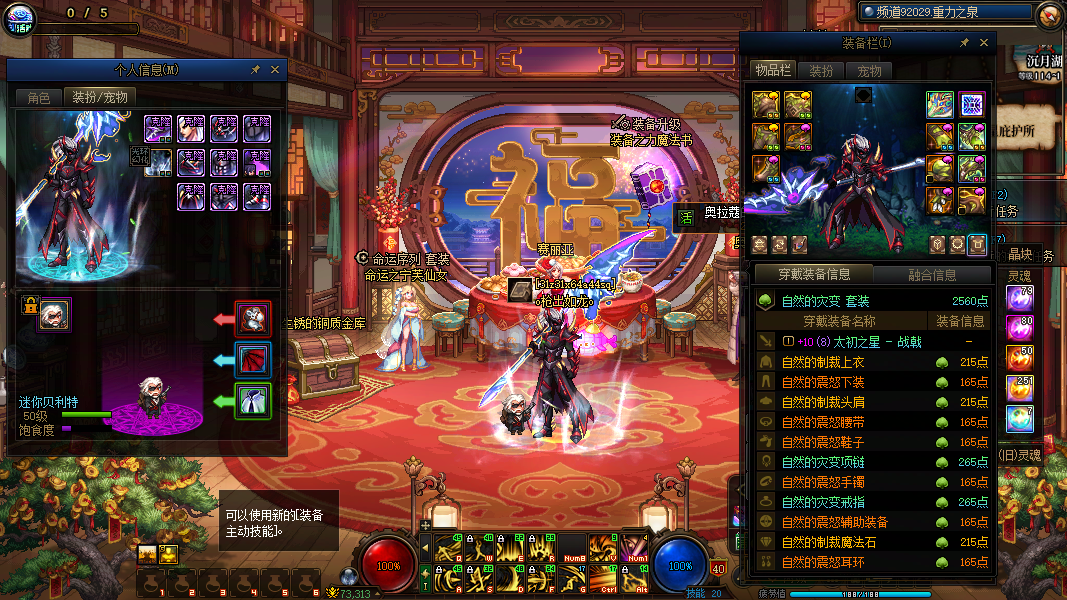This screenshot has height=600, width=1067.
Task: Select the 自然的制裁上衣 equipment row
Action: [822, 362]
